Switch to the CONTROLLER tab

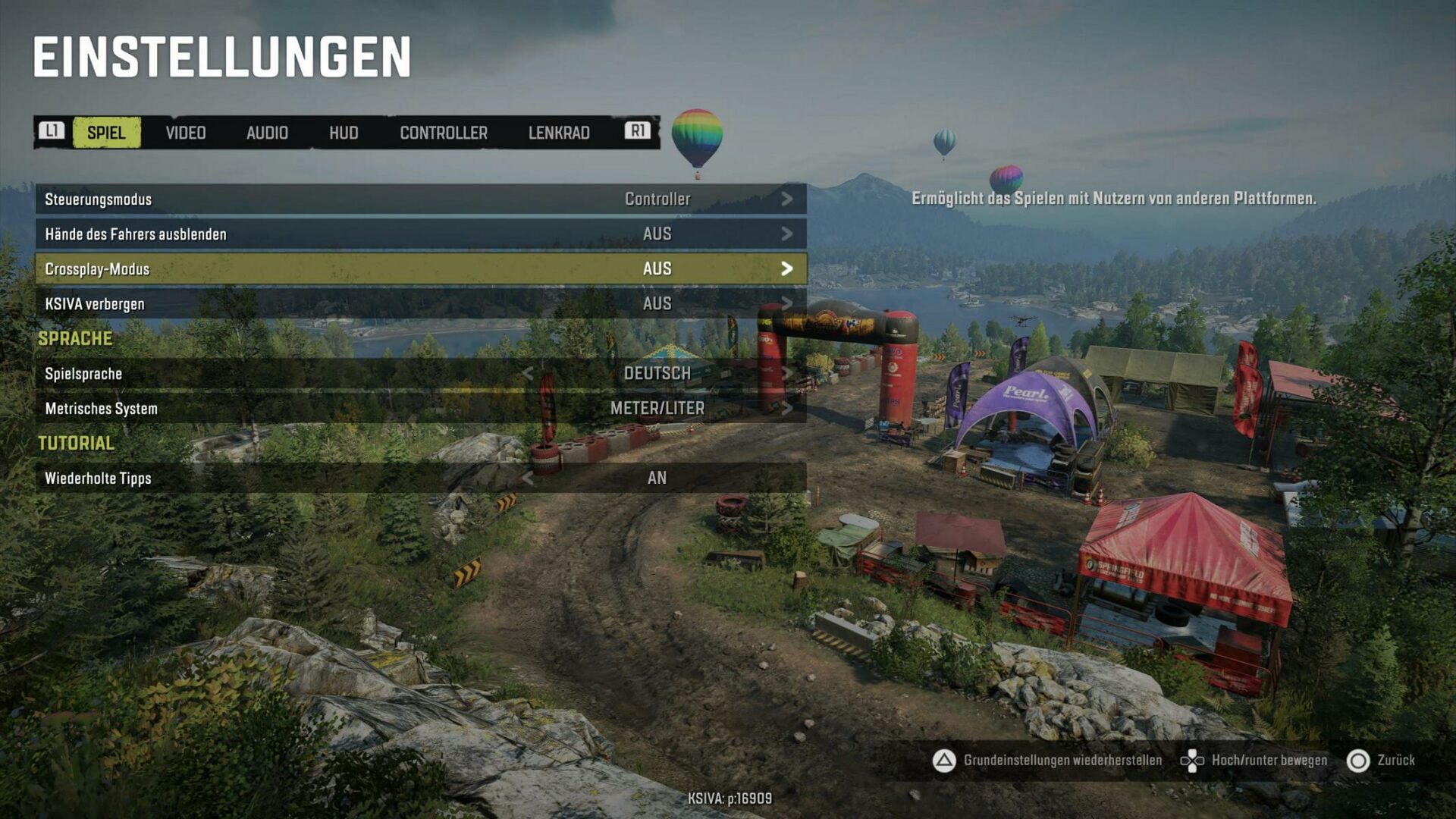click(443, 133)
